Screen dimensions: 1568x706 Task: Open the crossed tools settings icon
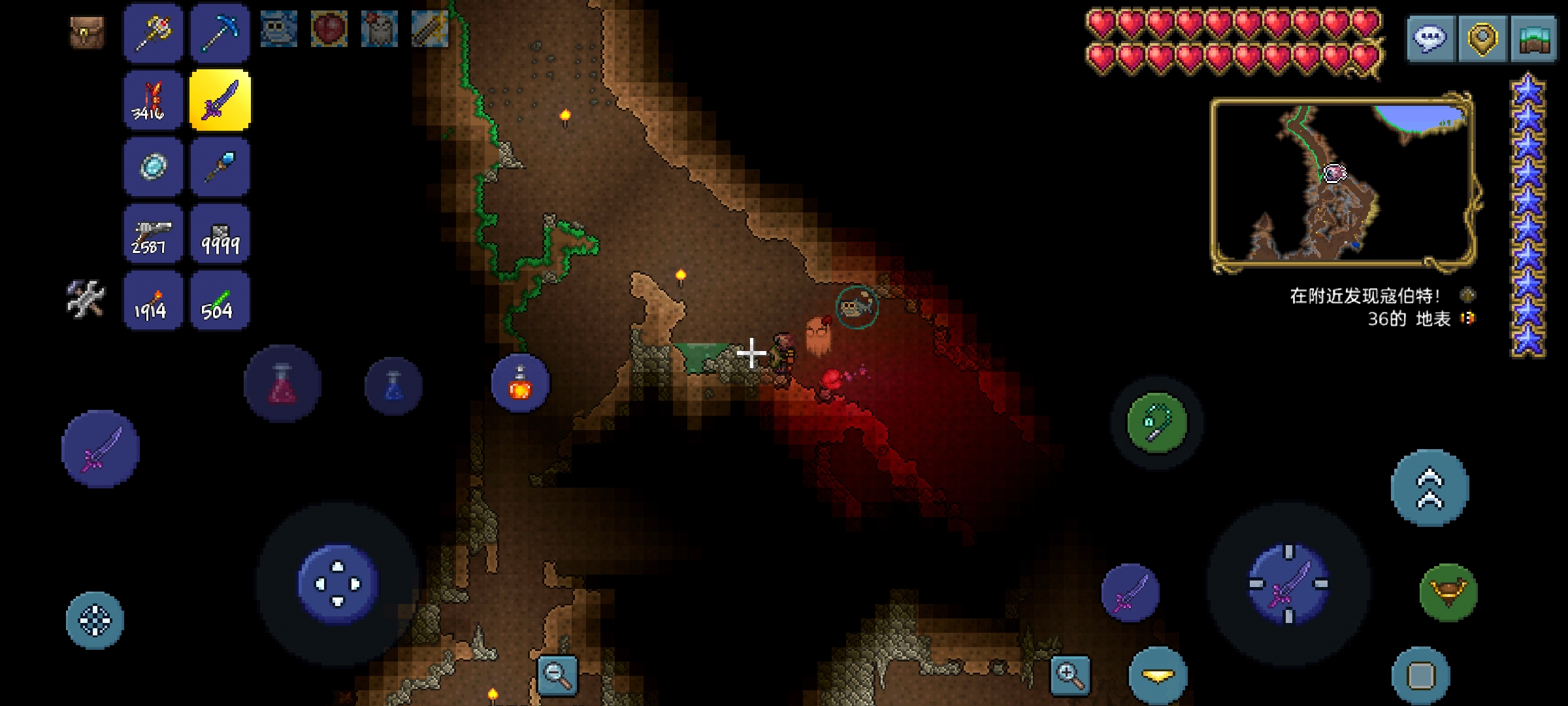click(86, 299)
